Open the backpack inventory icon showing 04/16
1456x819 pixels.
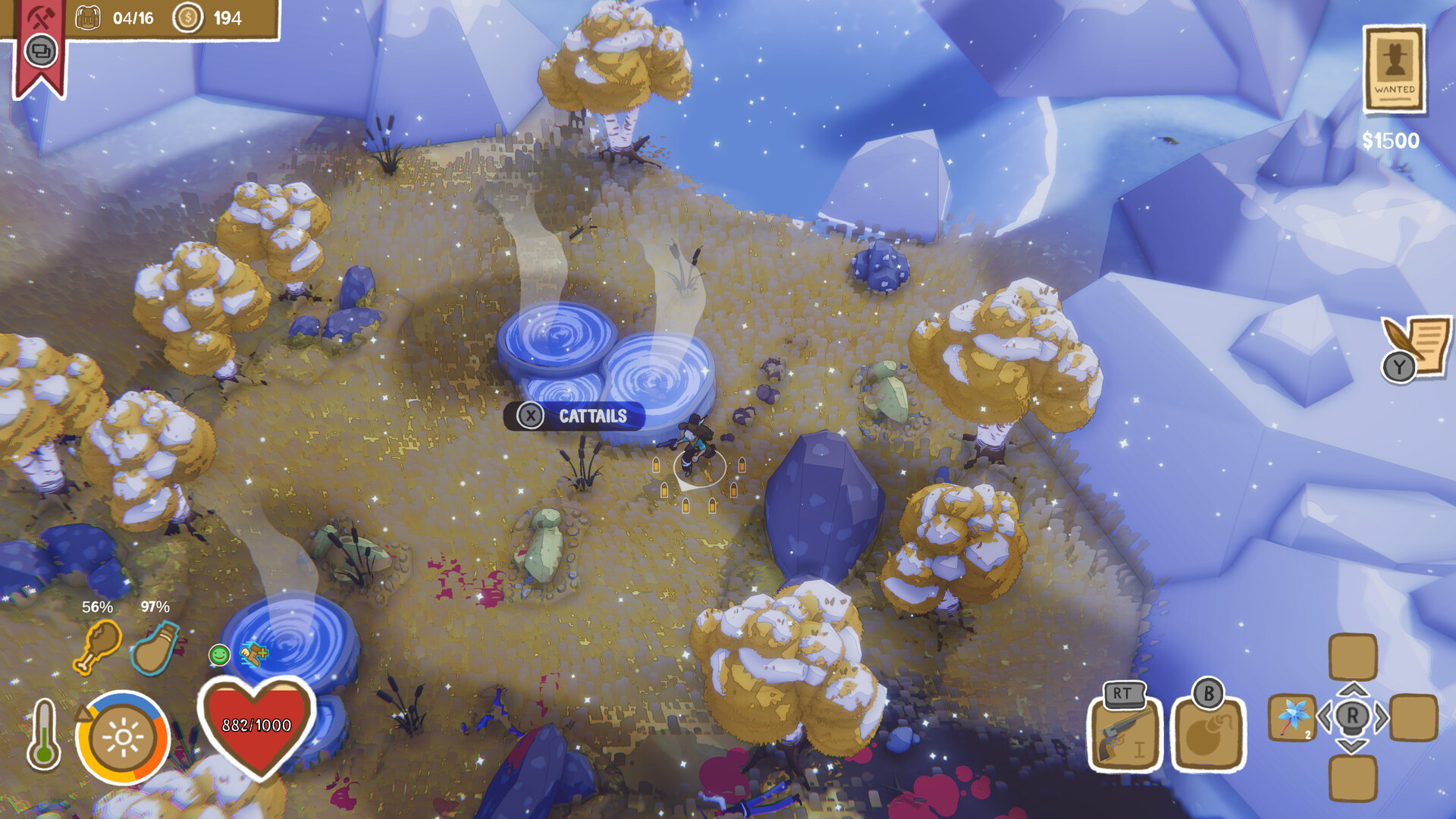[x=89, y=17]
